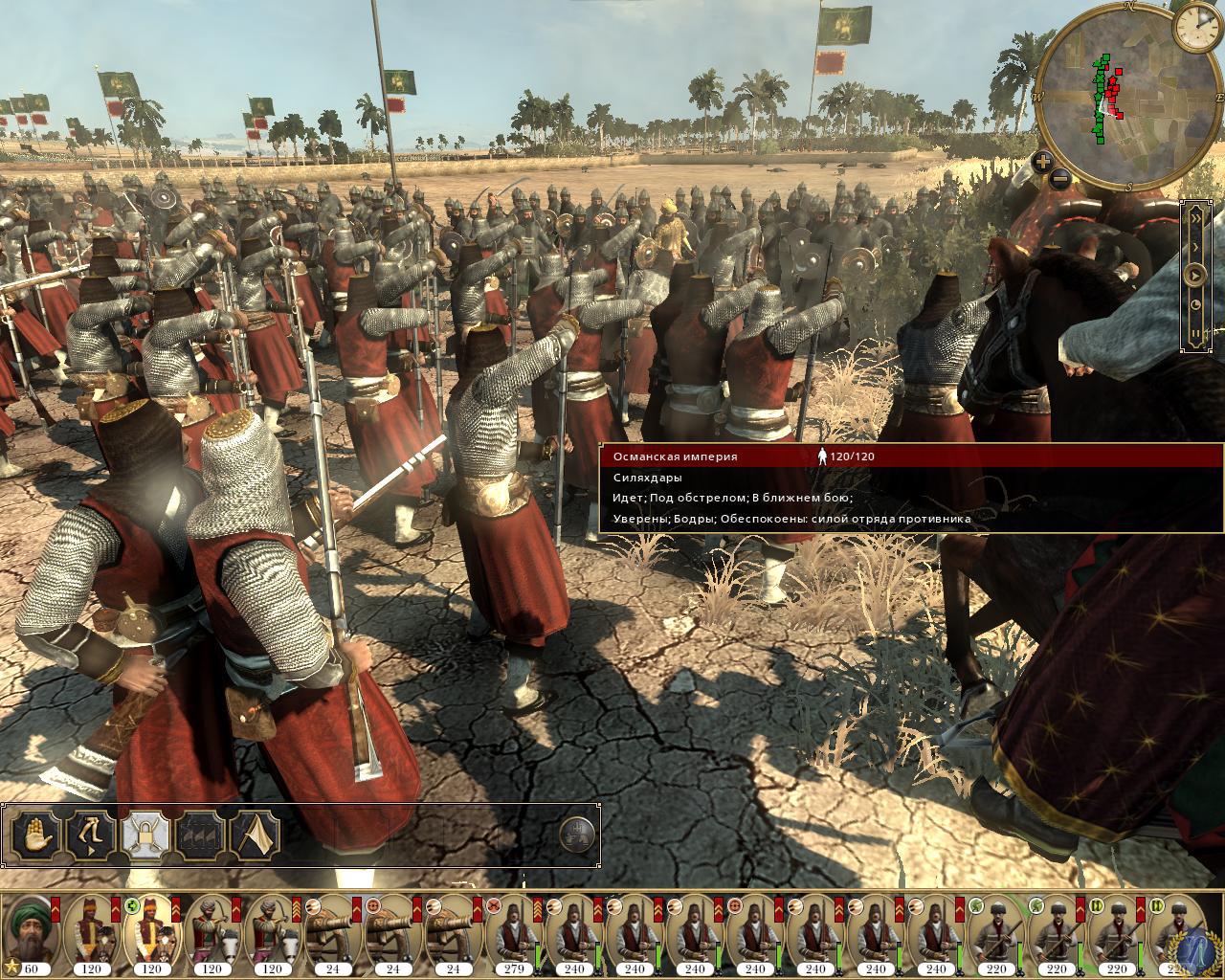Set fast-forward speed single arrow
The image size is (1225, 980).
pos(1195,246)
